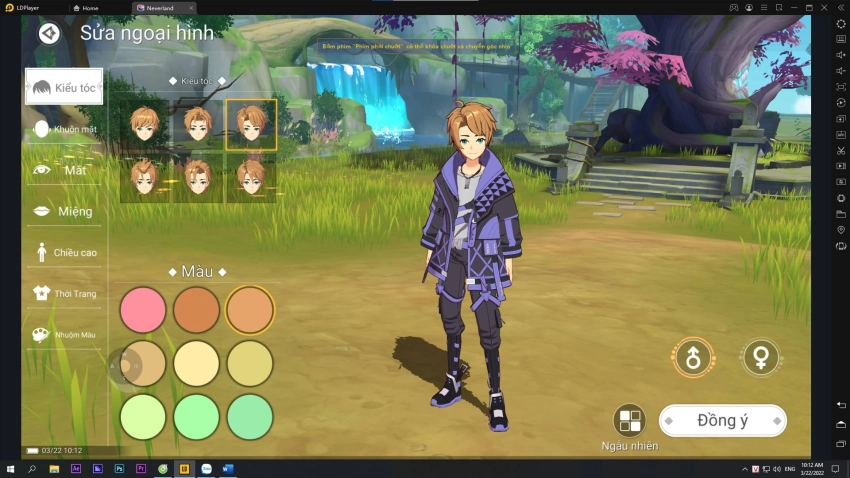Pick the pink hair color swatch
The image size is (850, 478).
[143, 310]
